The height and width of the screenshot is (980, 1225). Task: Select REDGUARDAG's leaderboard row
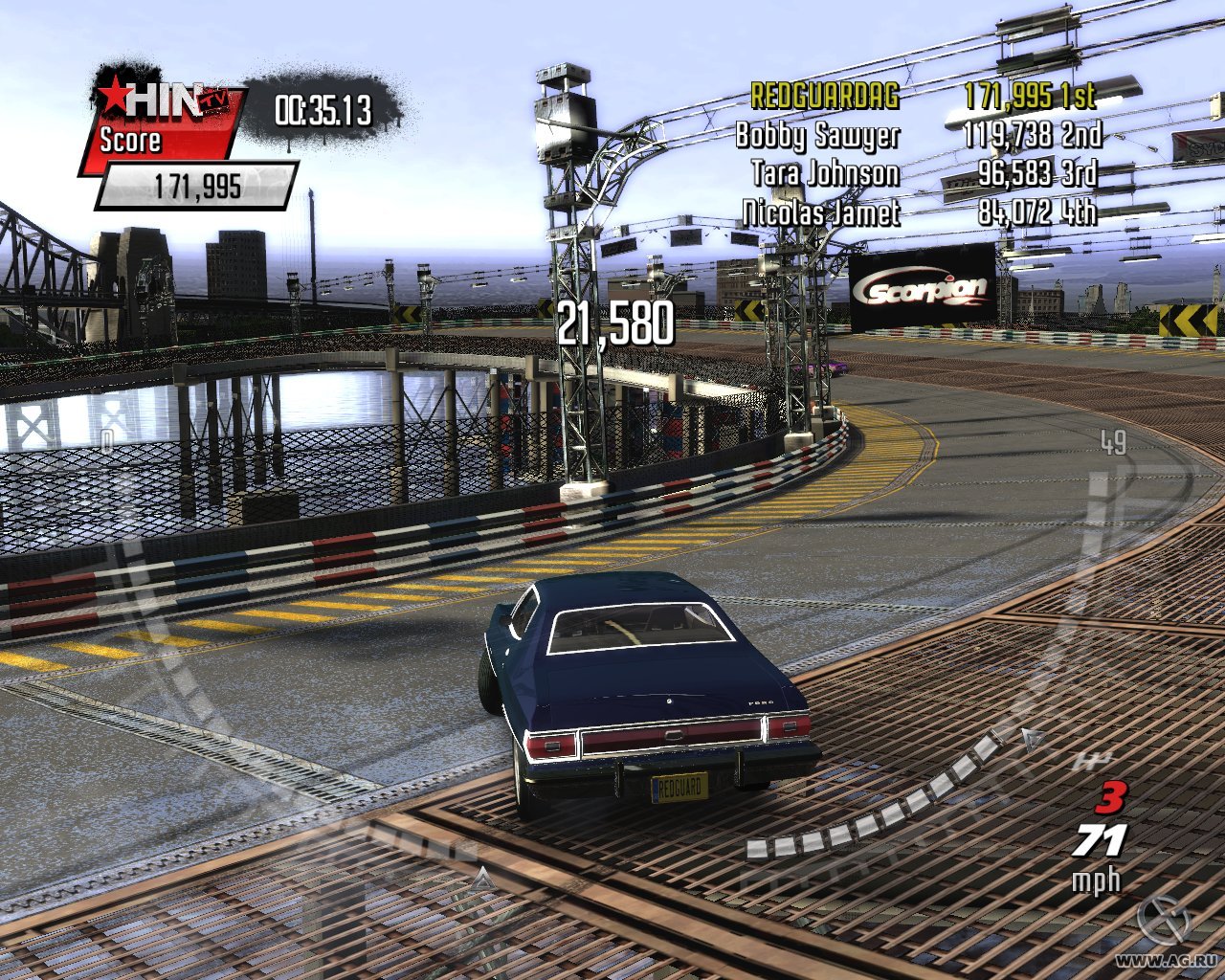(x=923, y=96)
